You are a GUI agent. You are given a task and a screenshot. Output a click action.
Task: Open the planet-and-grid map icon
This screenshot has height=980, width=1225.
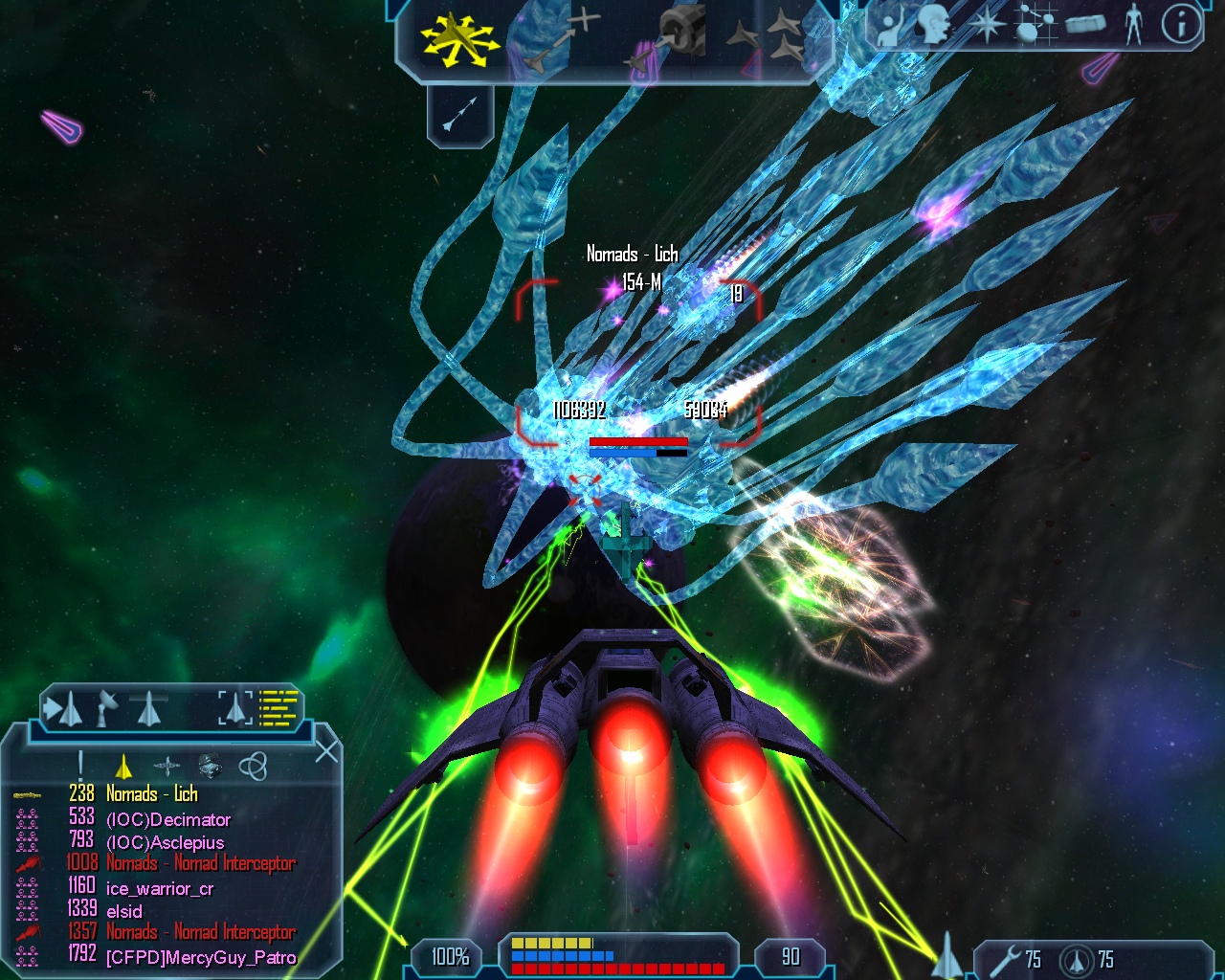click(x=1036, y=26)
